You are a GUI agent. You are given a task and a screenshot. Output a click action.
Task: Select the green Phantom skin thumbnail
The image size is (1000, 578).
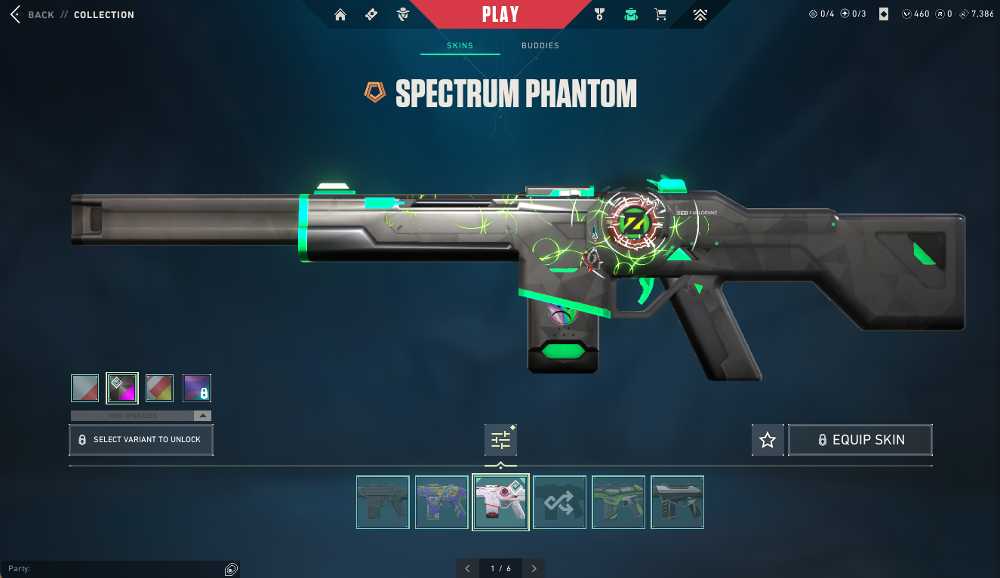[618, 502]
